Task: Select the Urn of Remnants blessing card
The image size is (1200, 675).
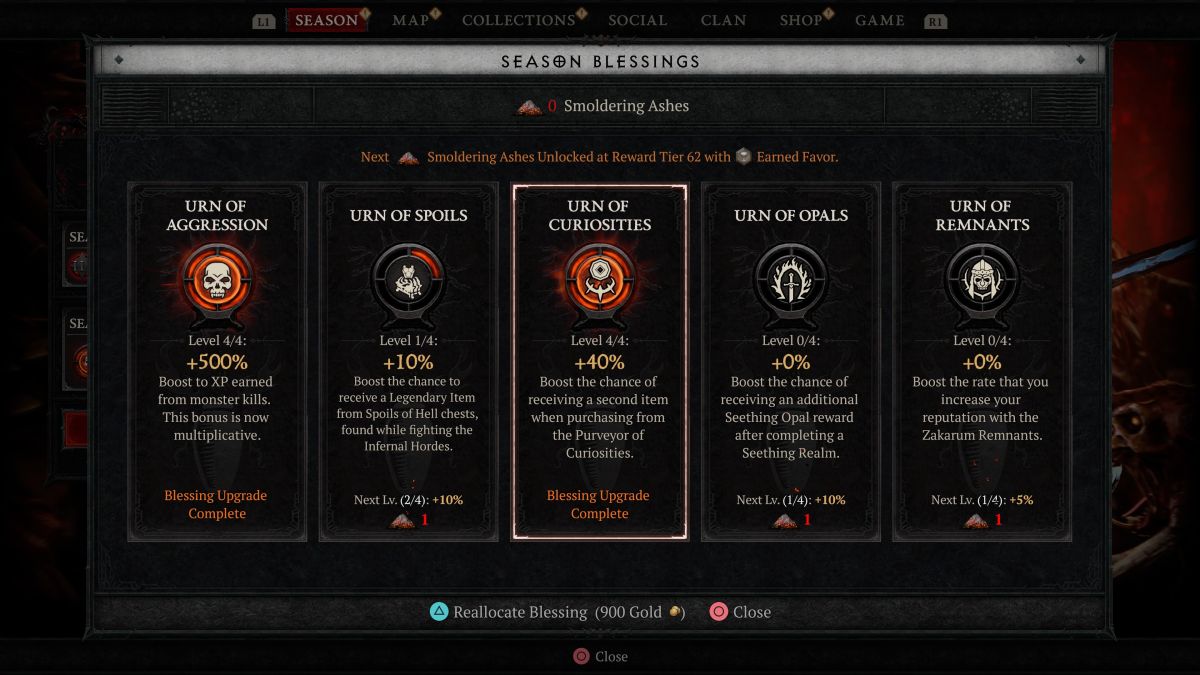Action: (x=981, y=361)
